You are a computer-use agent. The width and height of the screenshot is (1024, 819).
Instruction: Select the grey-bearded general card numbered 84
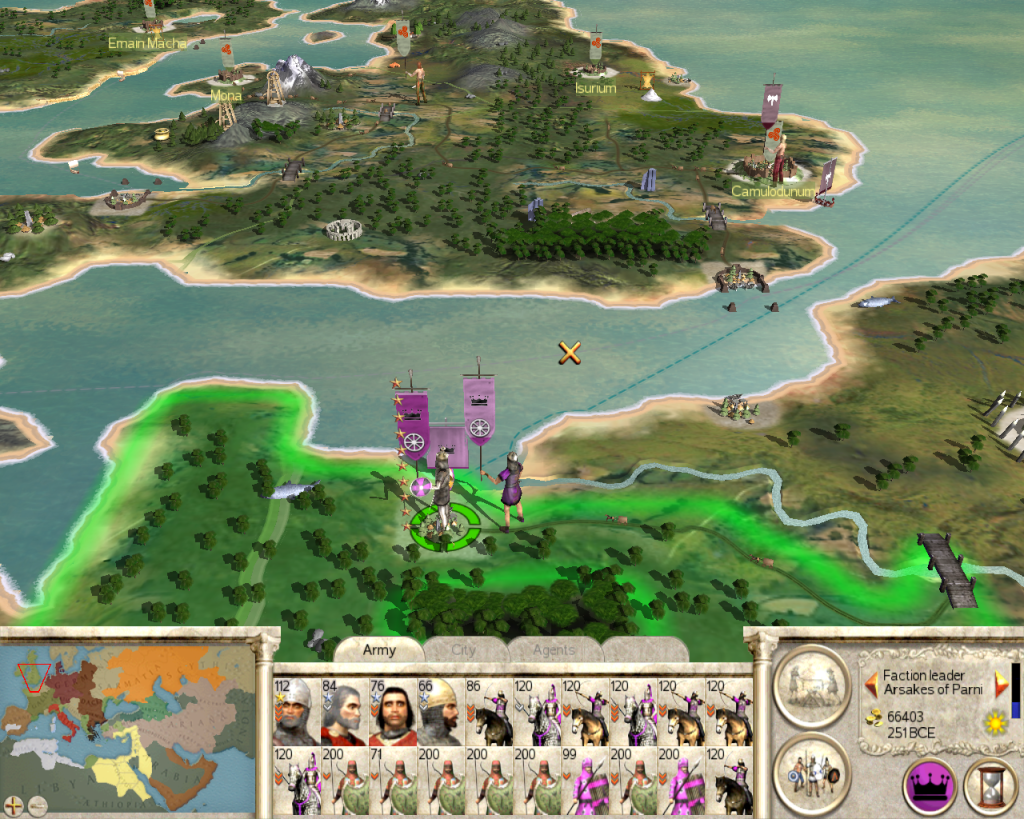click(344, 711)
